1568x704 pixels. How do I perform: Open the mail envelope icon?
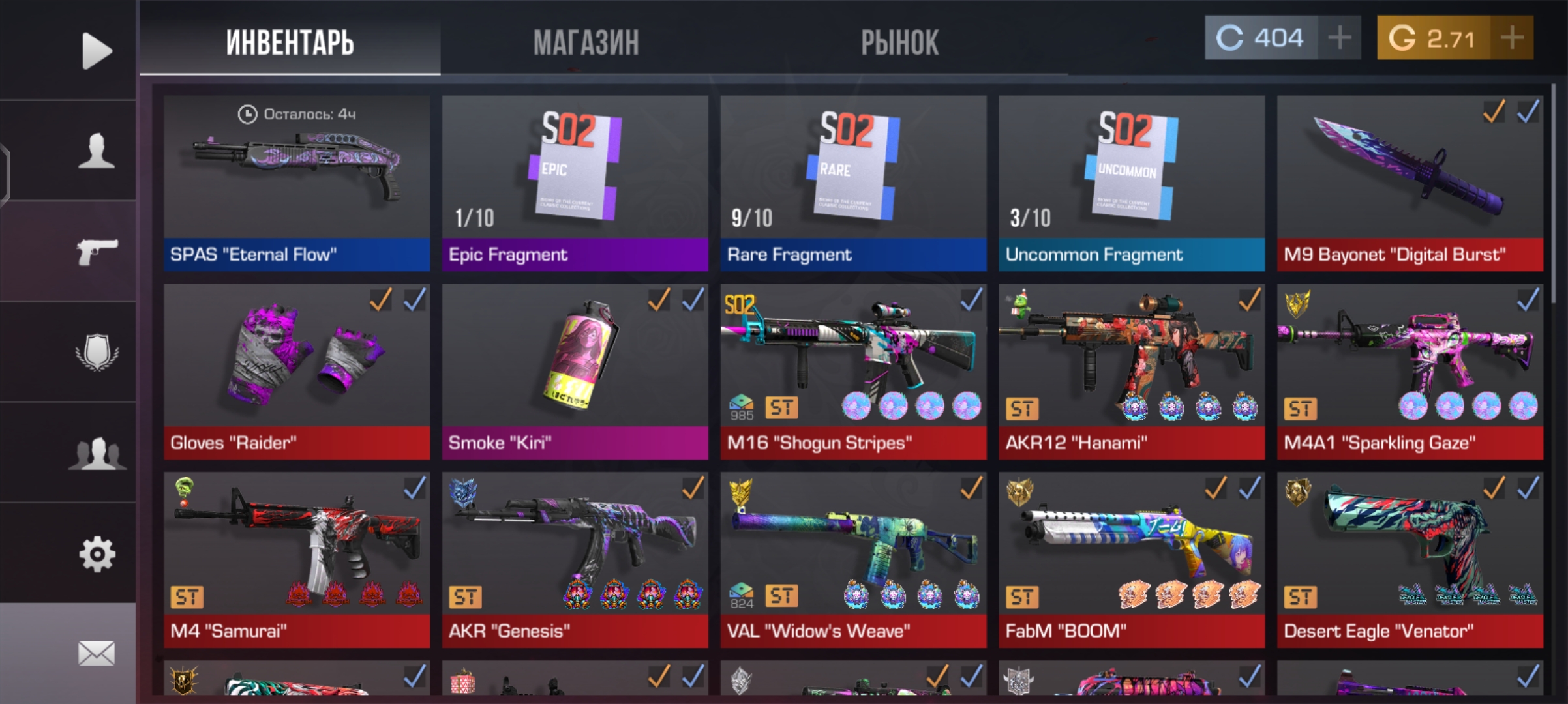pyautogui.click(x=97, y=653)
